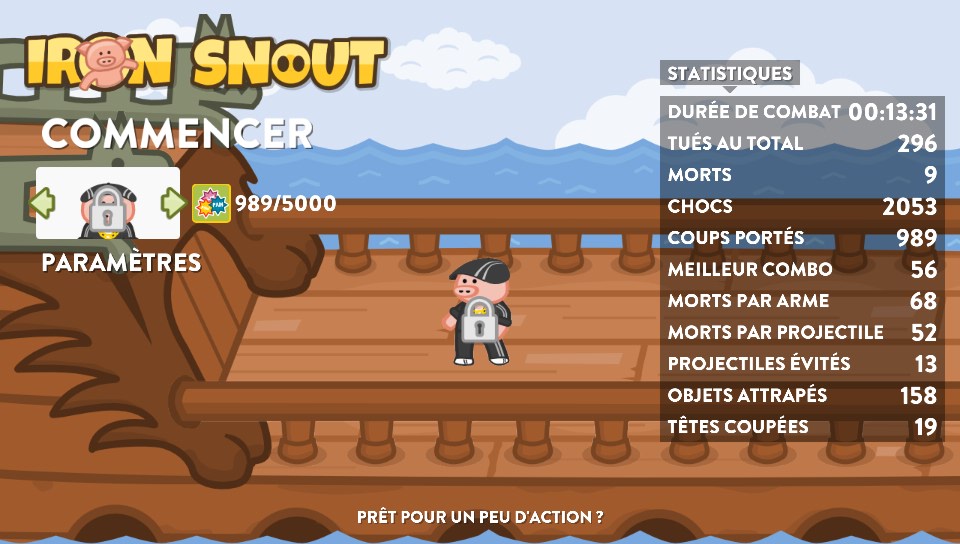Select the next character with right arrow
The width and height of the screenshot is (960, 544).
coord(173,203)
